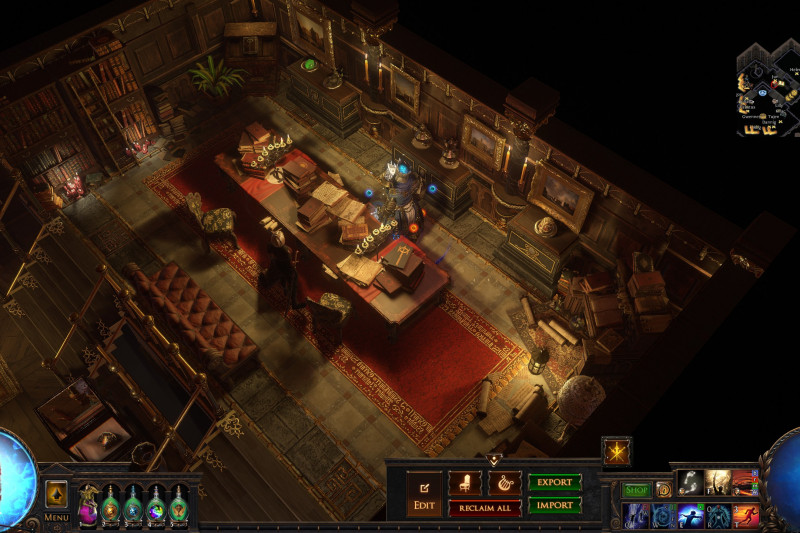The height and width of the screenshot is (533, 800).
Task: Click the round coin icon beside Shop
Action: coord(663,490)
